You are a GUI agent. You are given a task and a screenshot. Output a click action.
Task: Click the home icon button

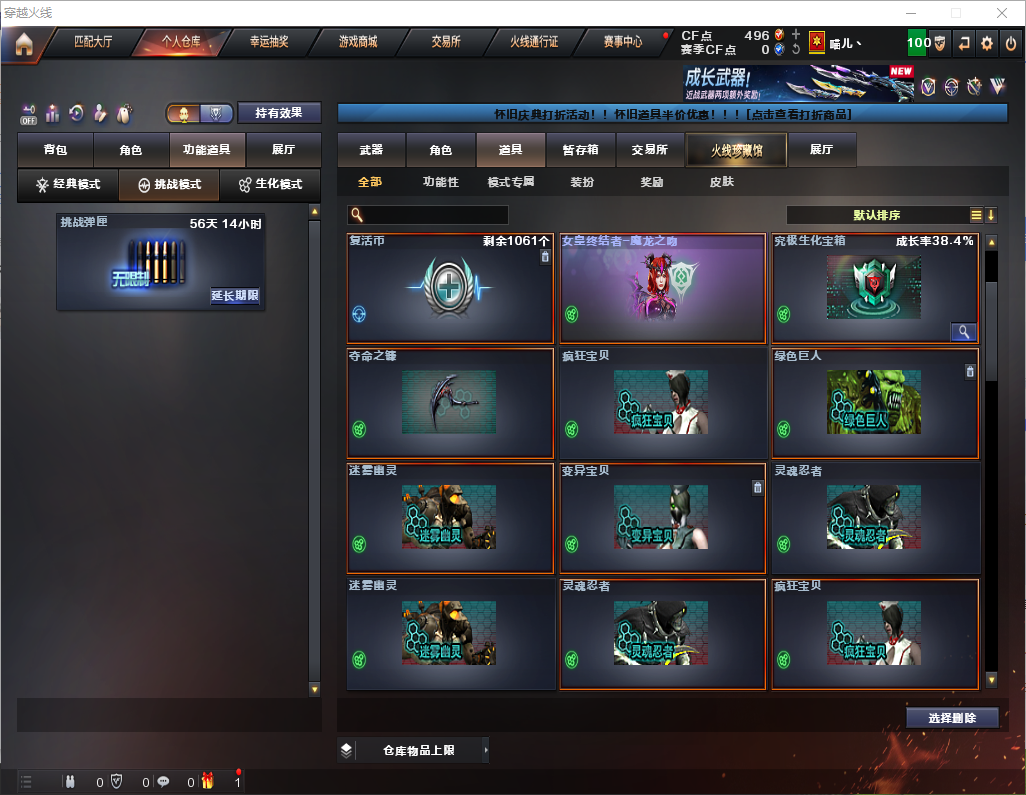pos(23,43)
